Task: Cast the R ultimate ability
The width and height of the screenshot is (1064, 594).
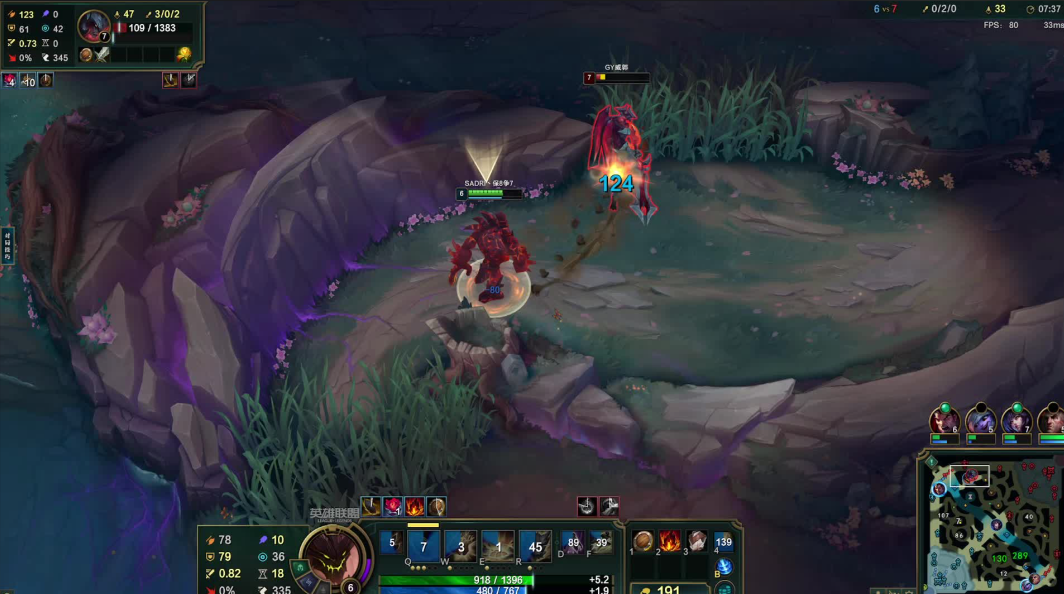Action: coord(535,546)
